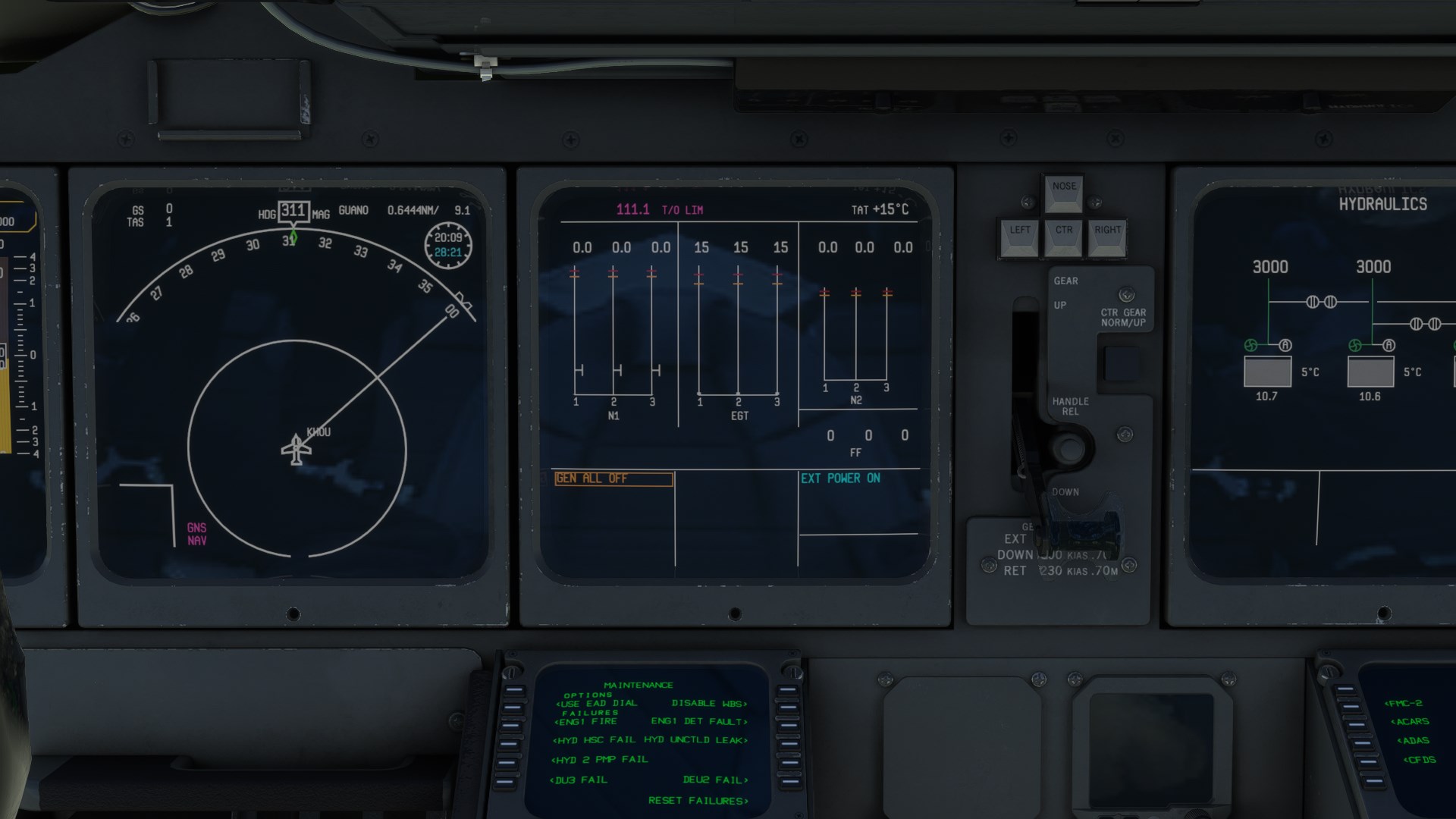
Task: Choose the HYD UNCTLD LEAK failure
Action: click(x=695, y=740)
